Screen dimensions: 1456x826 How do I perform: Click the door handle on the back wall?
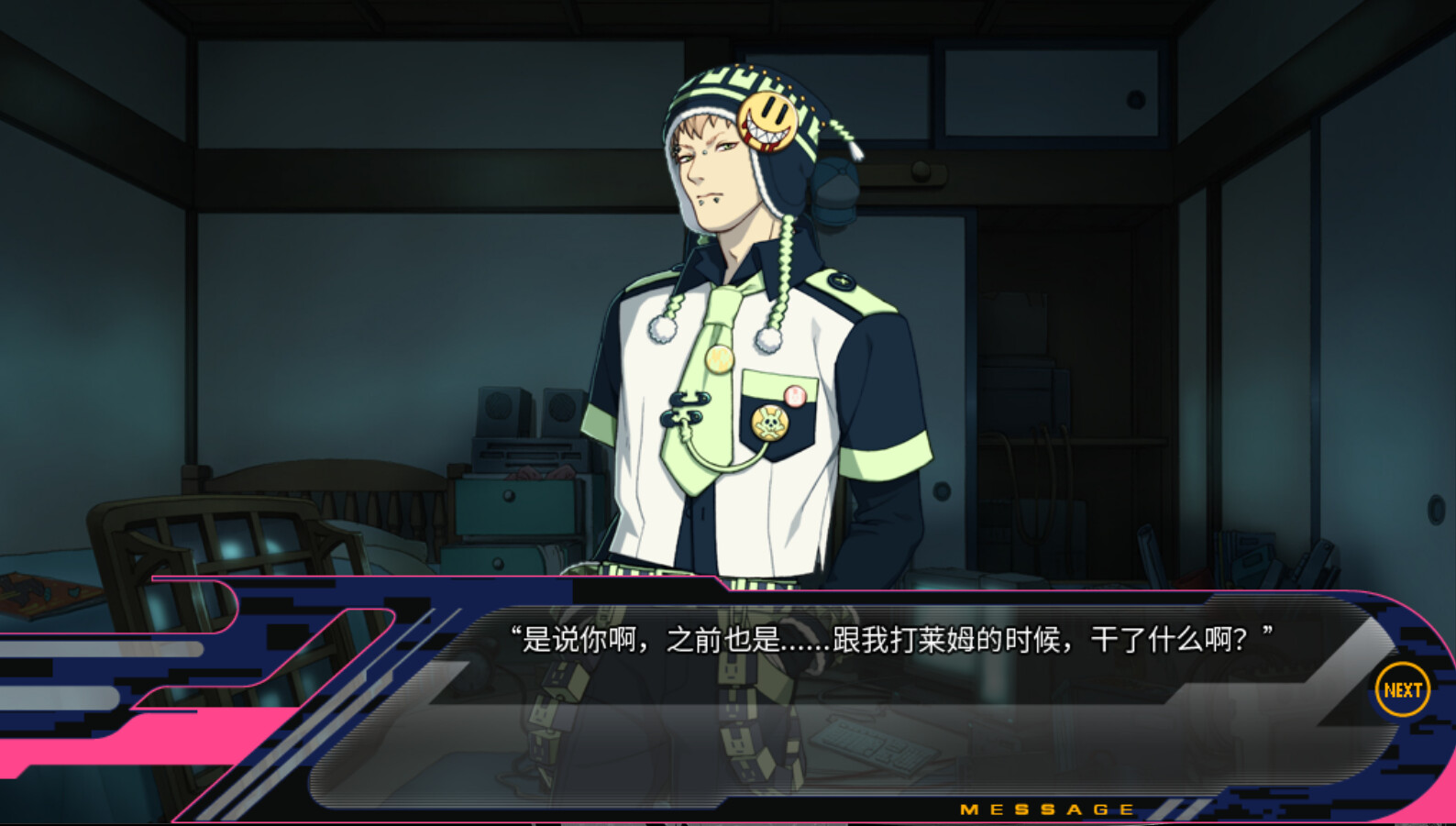click(921, 171)
